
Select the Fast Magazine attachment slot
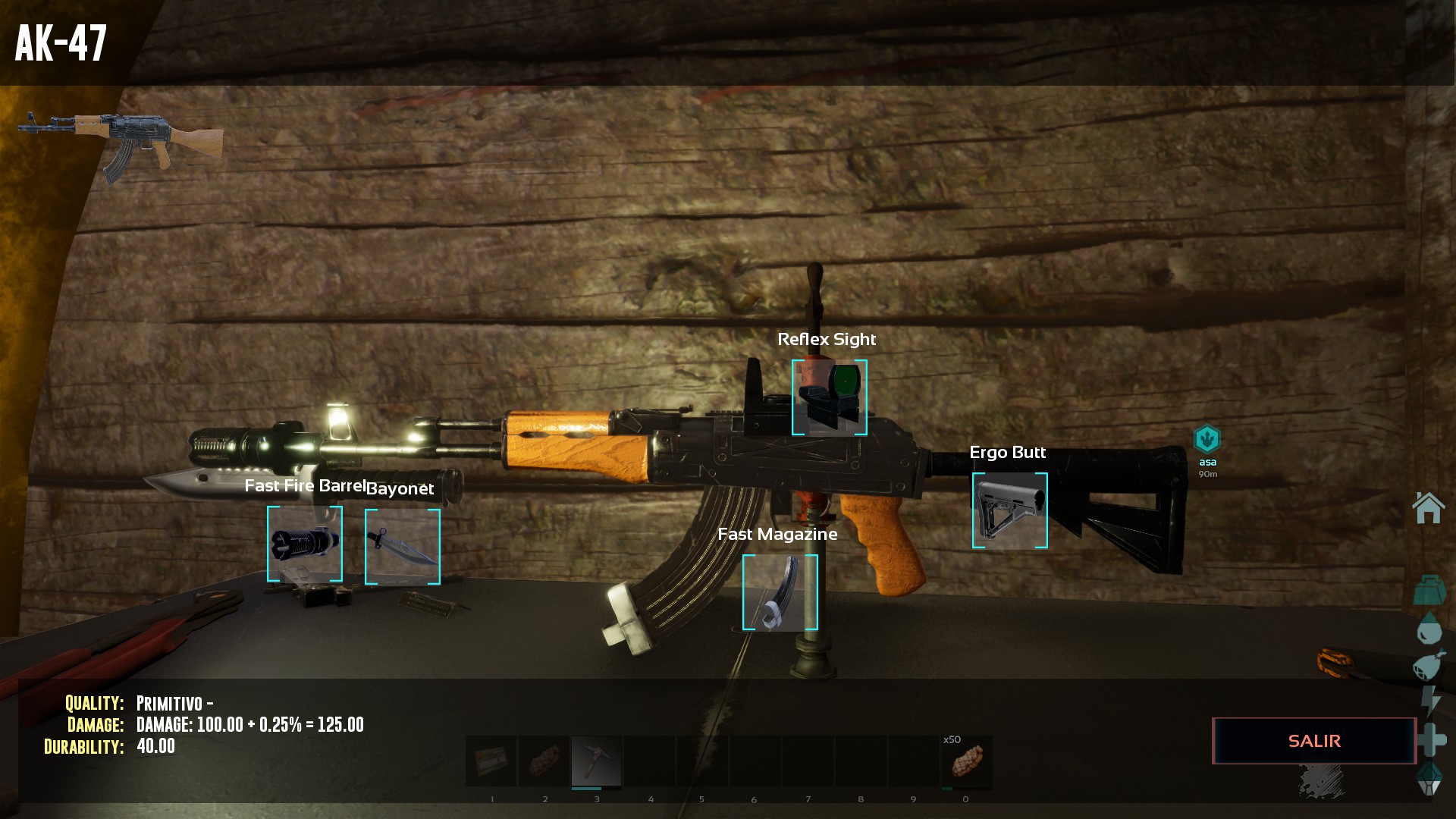point(780,592)
